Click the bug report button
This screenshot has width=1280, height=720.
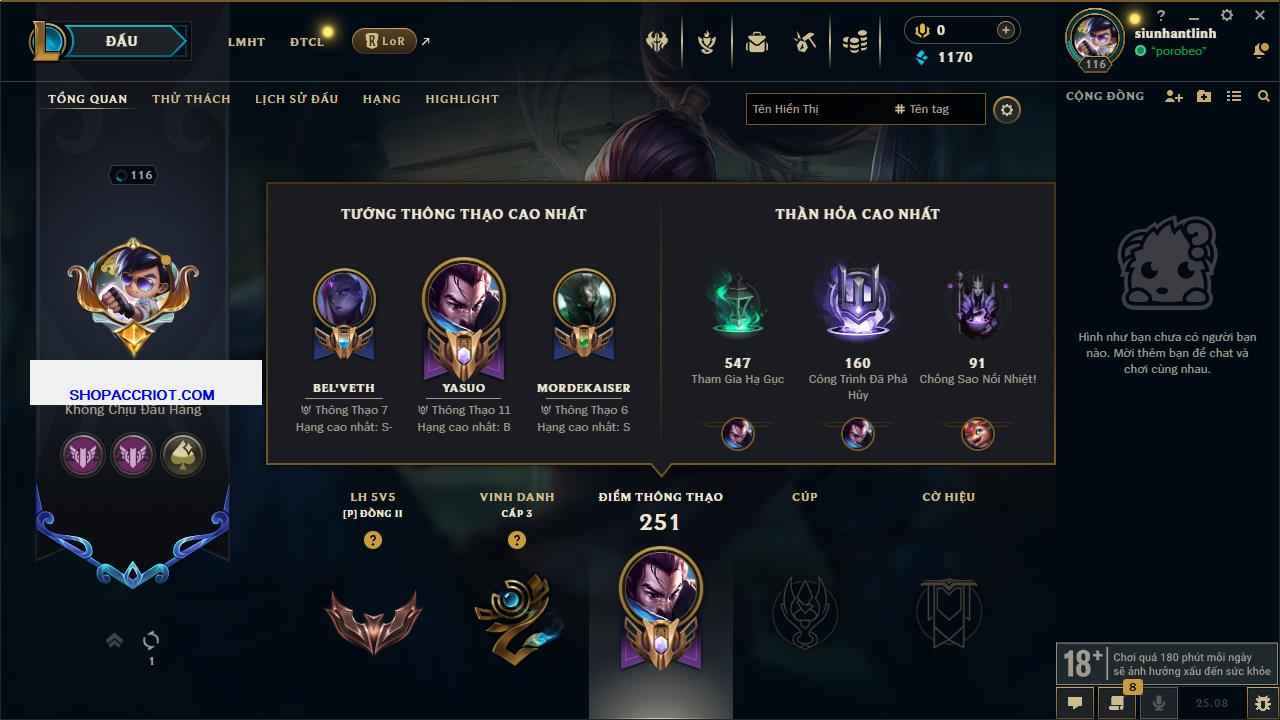1262,703
